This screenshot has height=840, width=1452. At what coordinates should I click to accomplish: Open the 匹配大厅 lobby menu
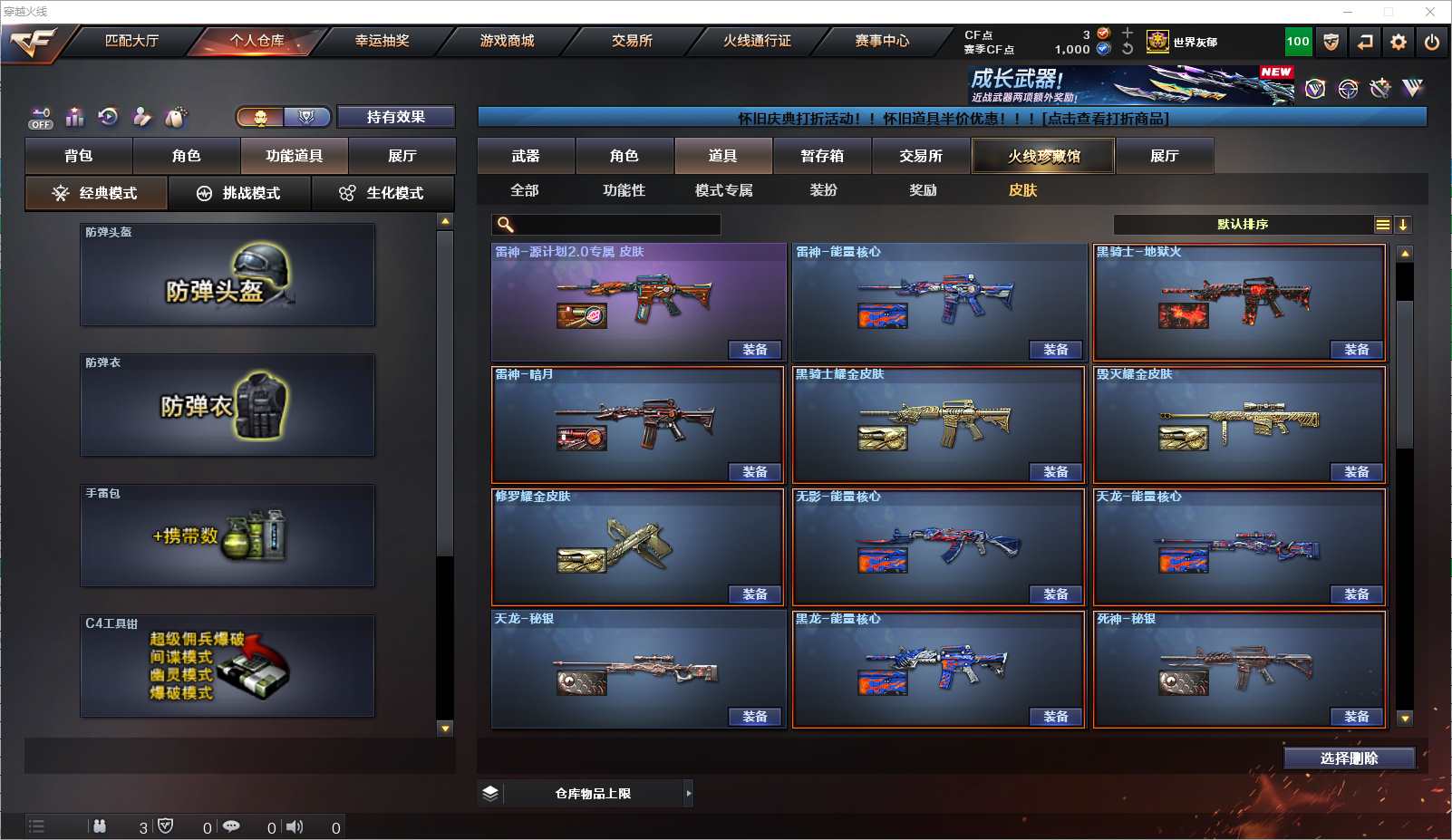[131, 41]
